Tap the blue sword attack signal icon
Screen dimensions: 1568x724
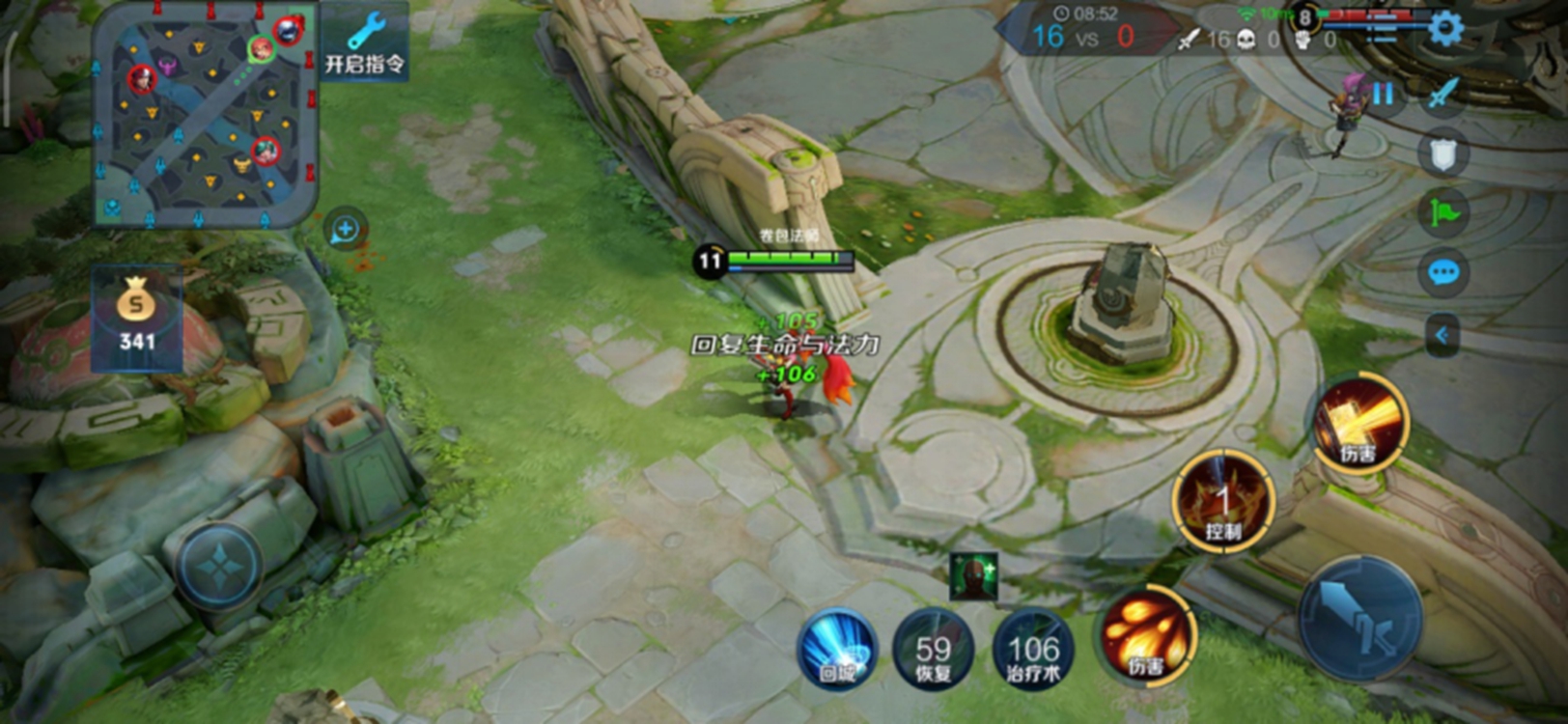click(1442, 94)
